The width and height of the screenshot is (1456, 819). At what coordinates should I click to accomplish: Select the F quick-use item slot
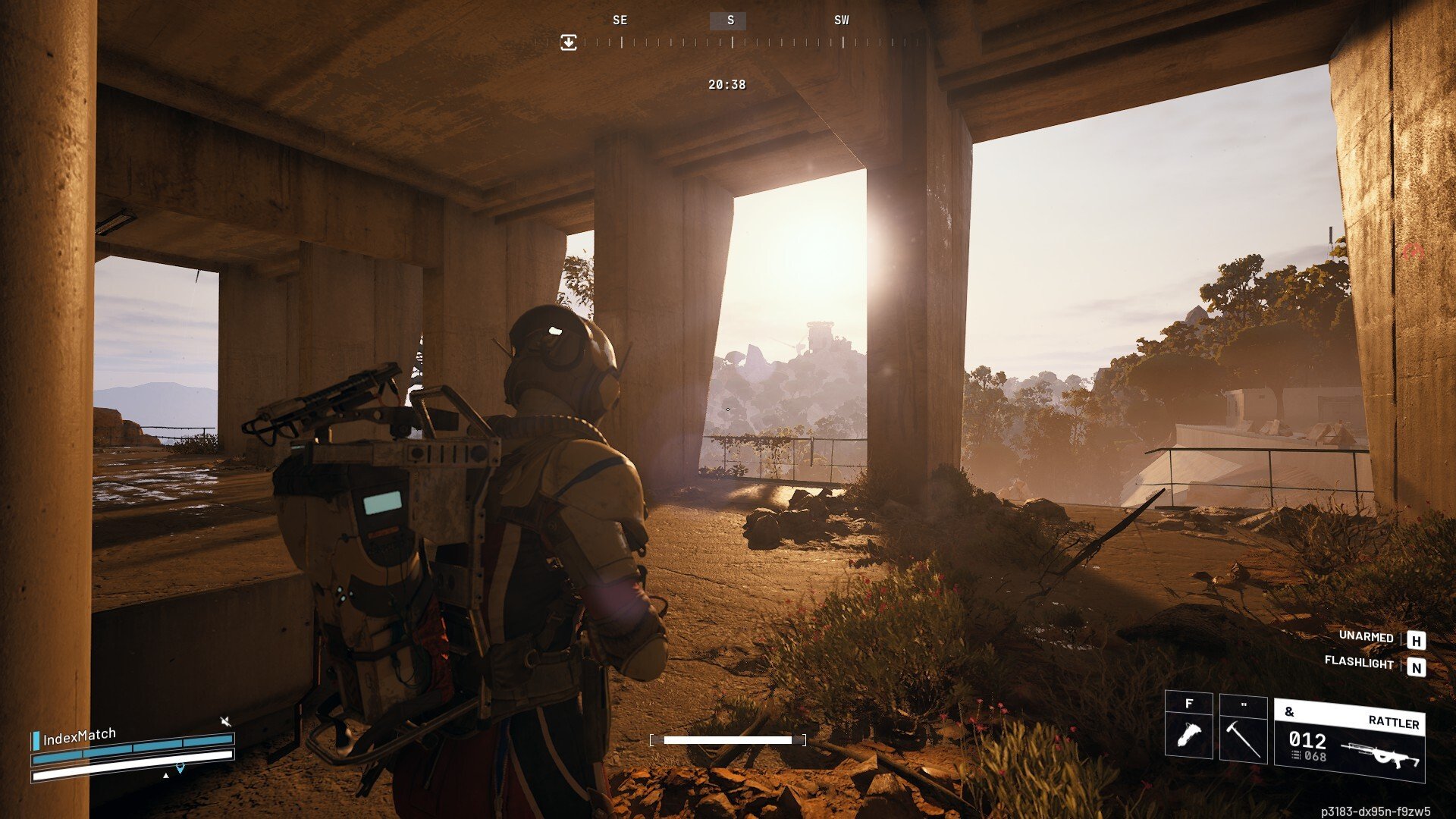point(1188,726)
